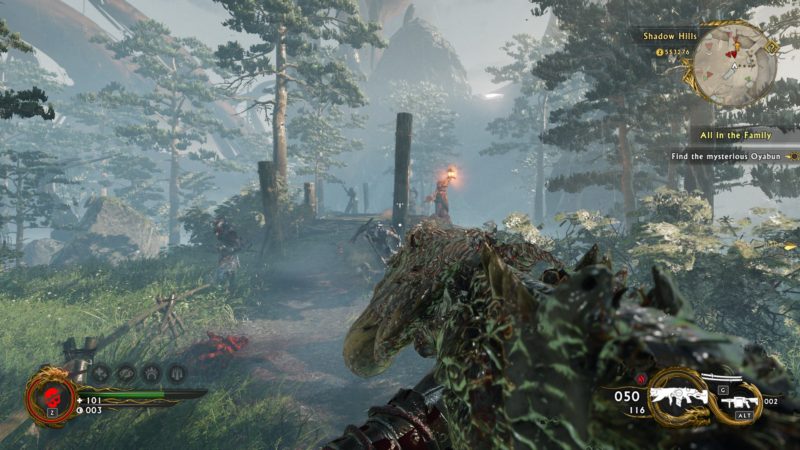Activate the radiating burst power icon
This screenshot has height=450, width=800.
click(x=151, y=373)
